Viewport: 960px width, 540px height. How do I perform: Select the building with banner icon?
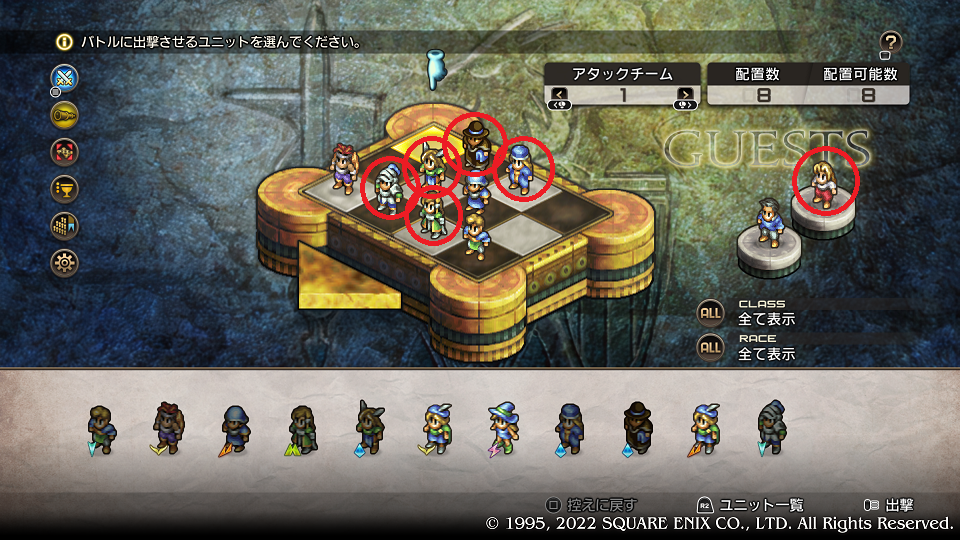click(65, 226)
